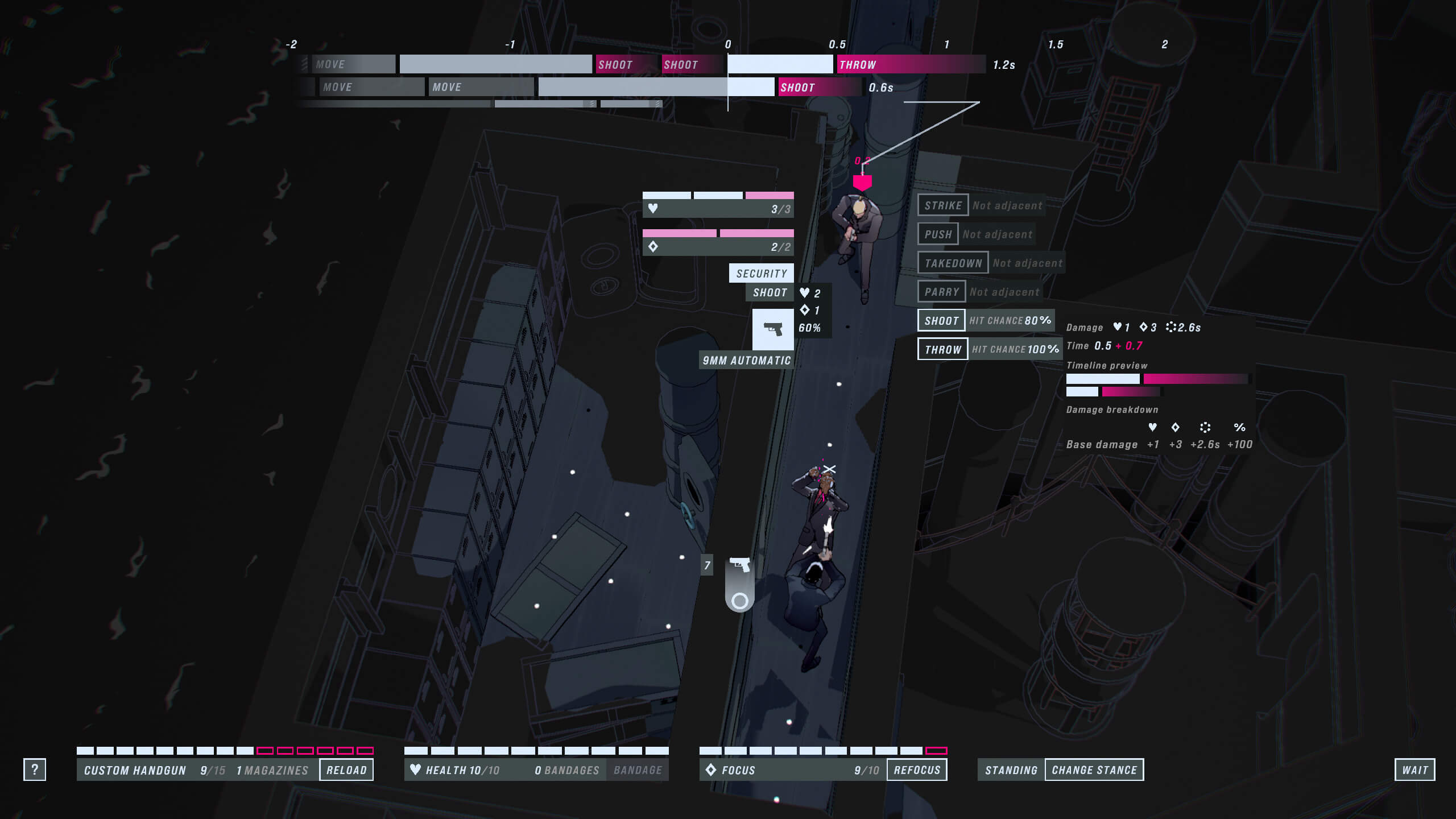Select the dimmed Push action
This screenshot has width=1456, height=819.
(x=938, y=234)
